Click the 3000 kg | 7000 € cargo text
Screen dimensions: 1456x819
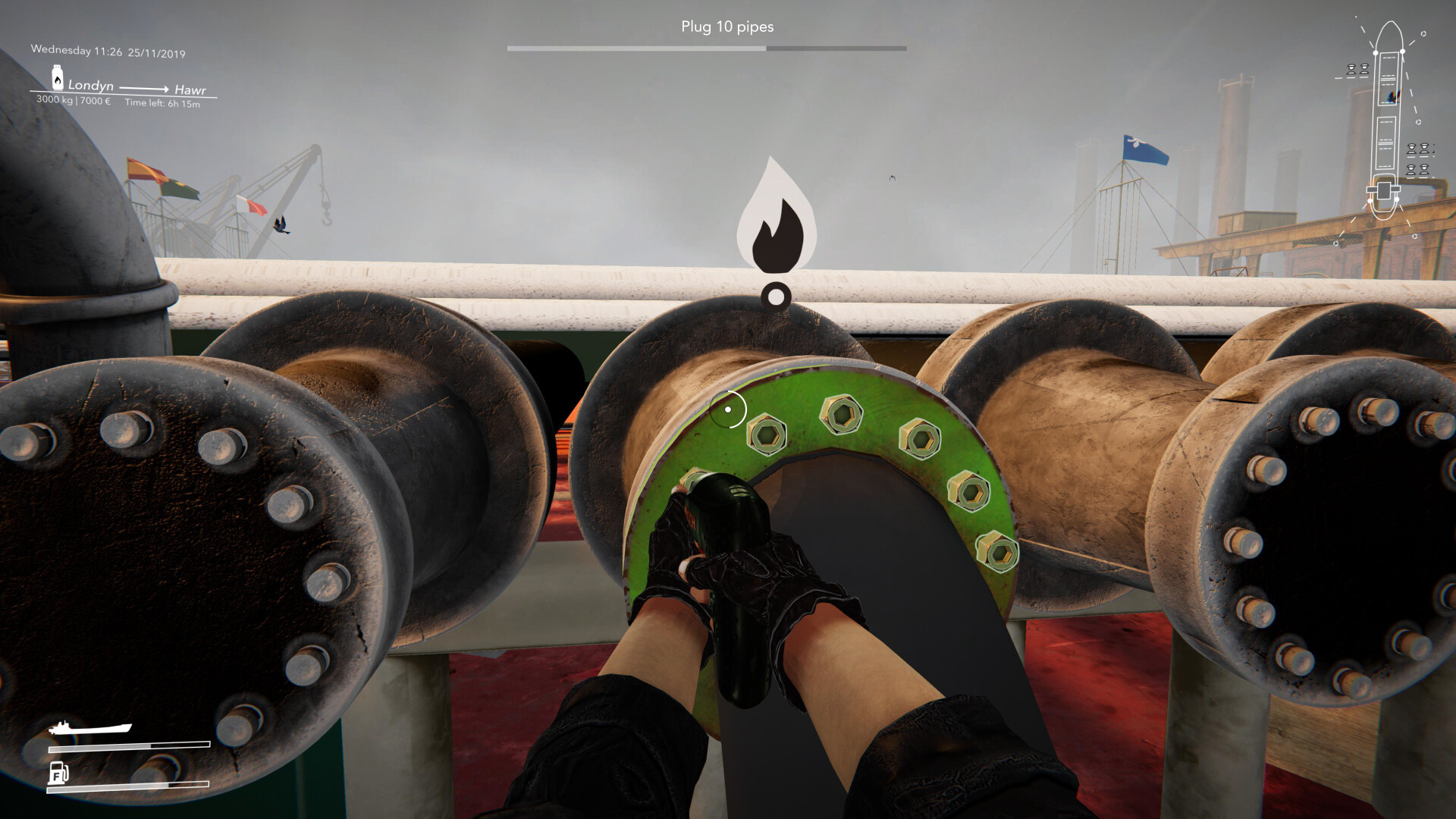click(74, 101)
